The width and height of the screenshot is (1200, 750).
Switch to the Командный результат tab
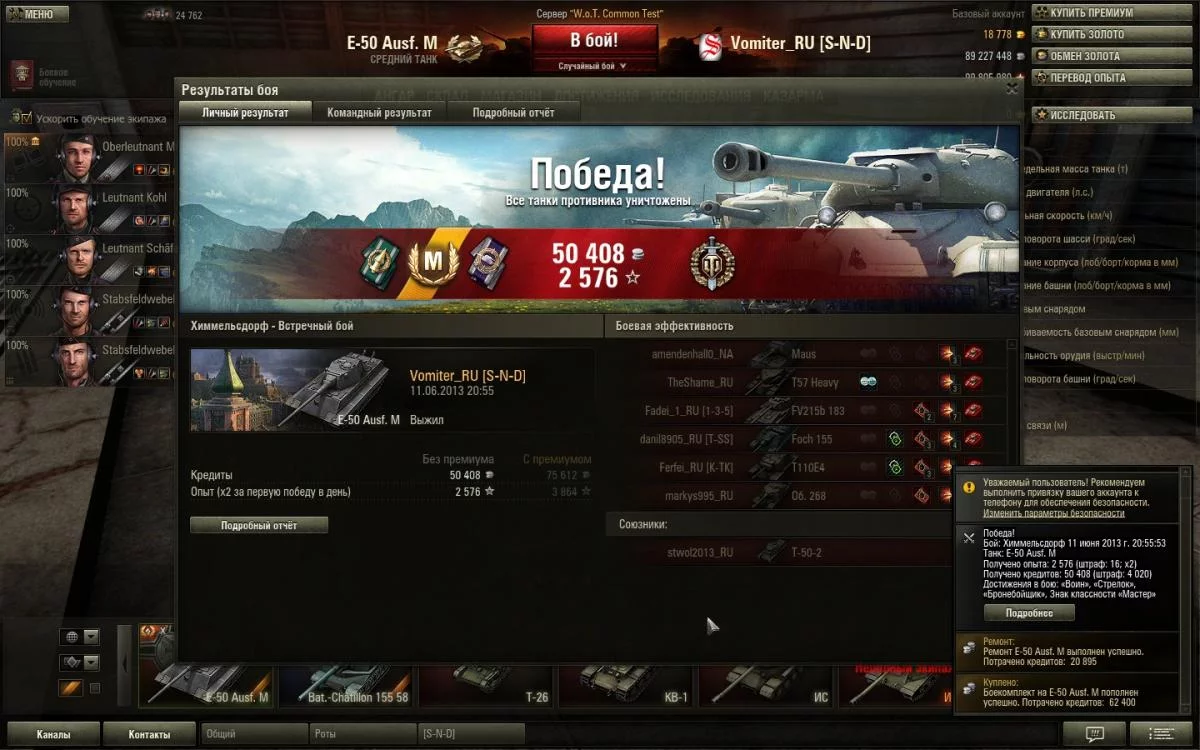[379, 113]
